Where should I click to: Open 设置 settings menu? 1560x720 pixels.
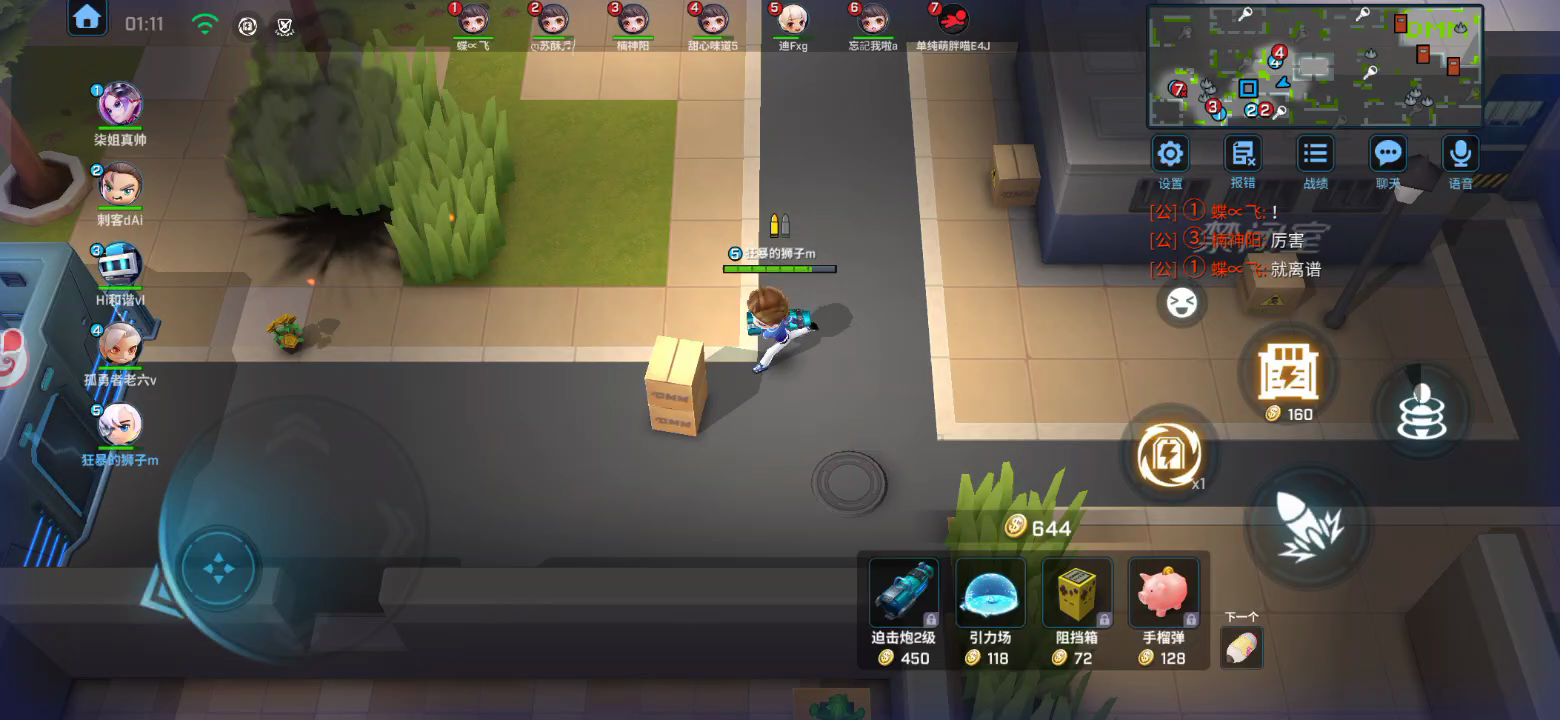(1170, 155)
